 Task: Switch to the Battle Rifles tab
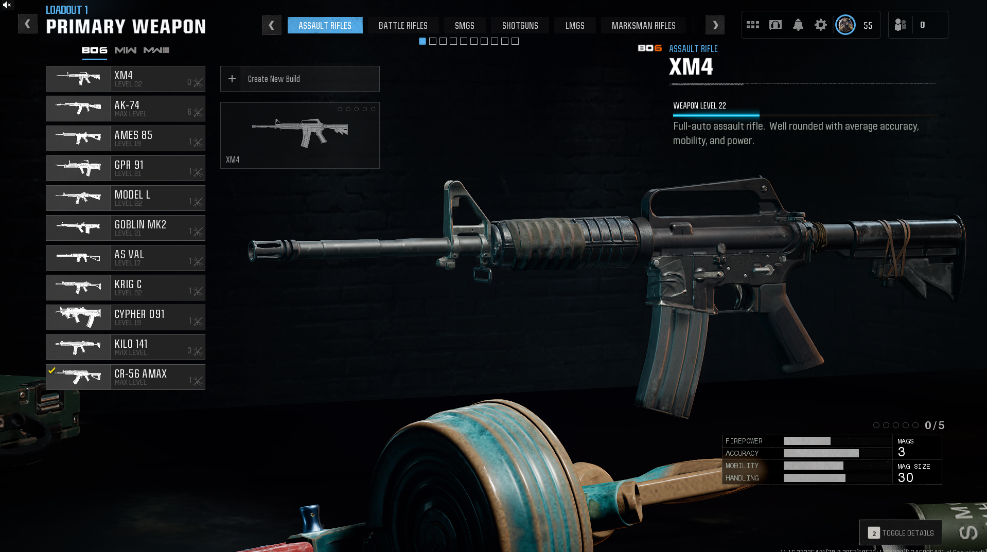coord(405,25)
